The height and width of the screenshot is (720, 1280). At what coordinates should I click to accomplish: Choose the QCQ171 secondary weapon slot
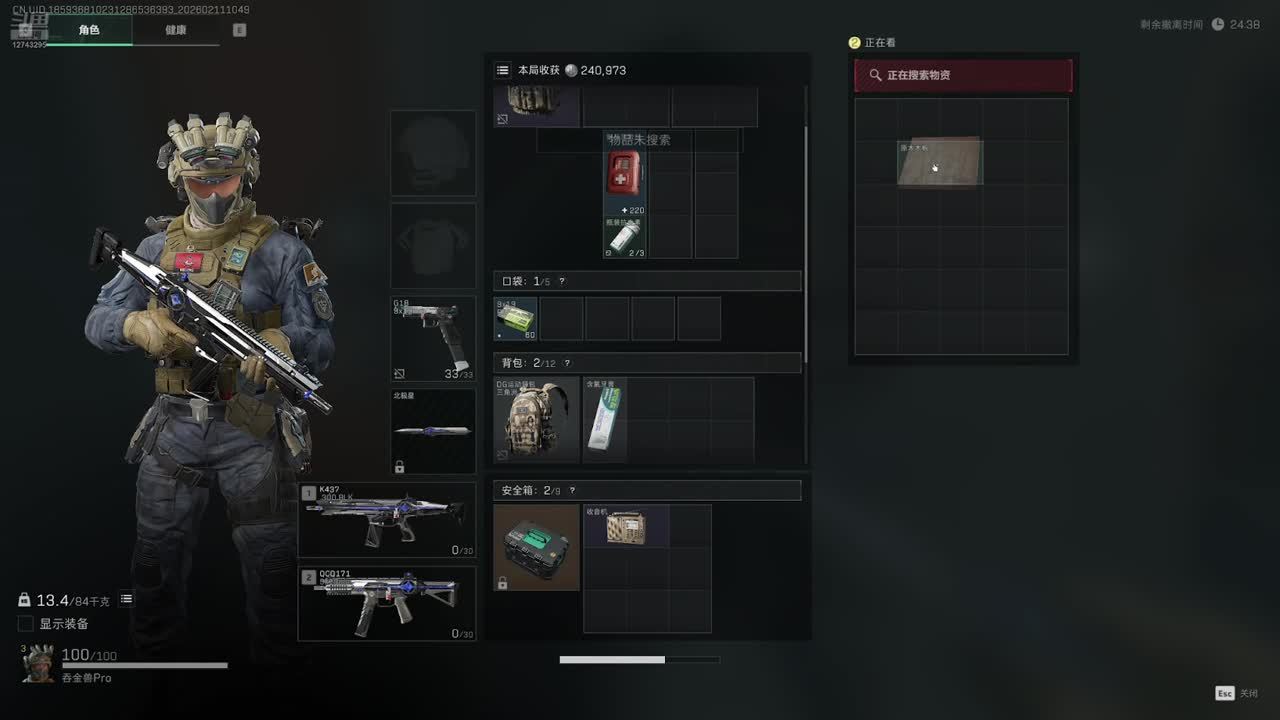click(x=387, y=603)
